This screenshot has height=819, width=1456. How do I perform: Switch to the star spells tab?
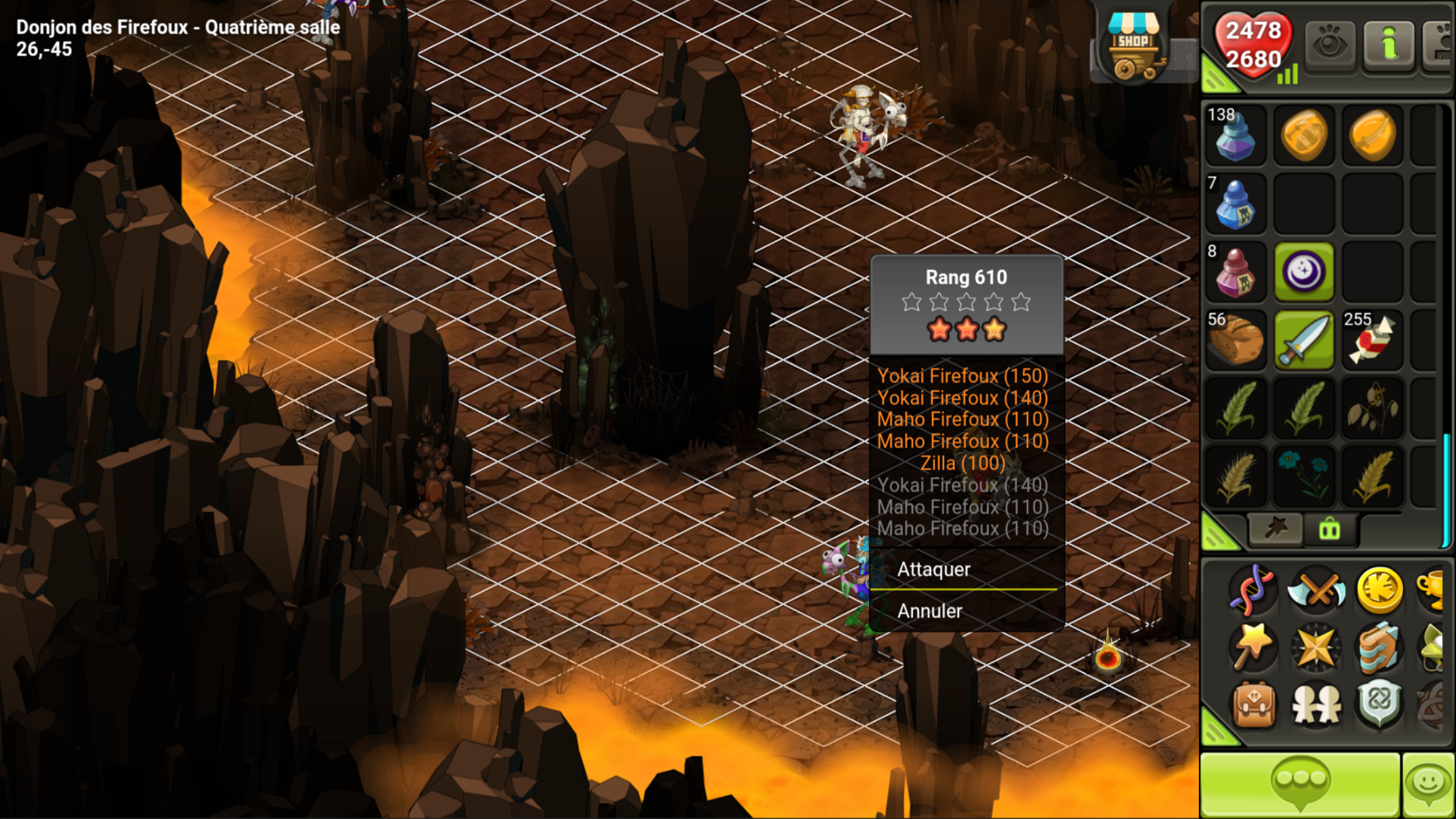[1275, 529]
